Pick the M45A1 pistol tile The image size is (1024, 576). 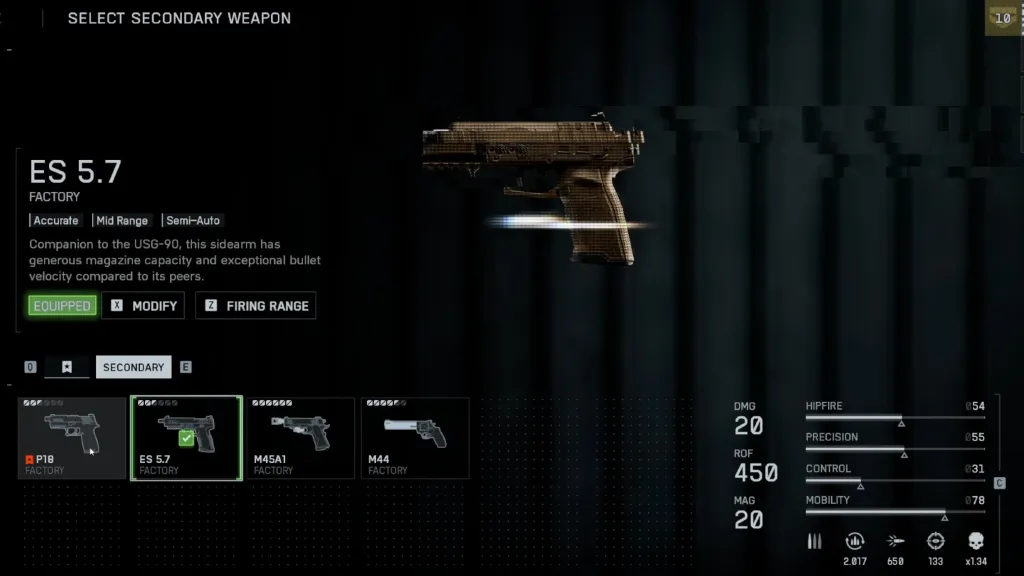[x=300, y=438]
